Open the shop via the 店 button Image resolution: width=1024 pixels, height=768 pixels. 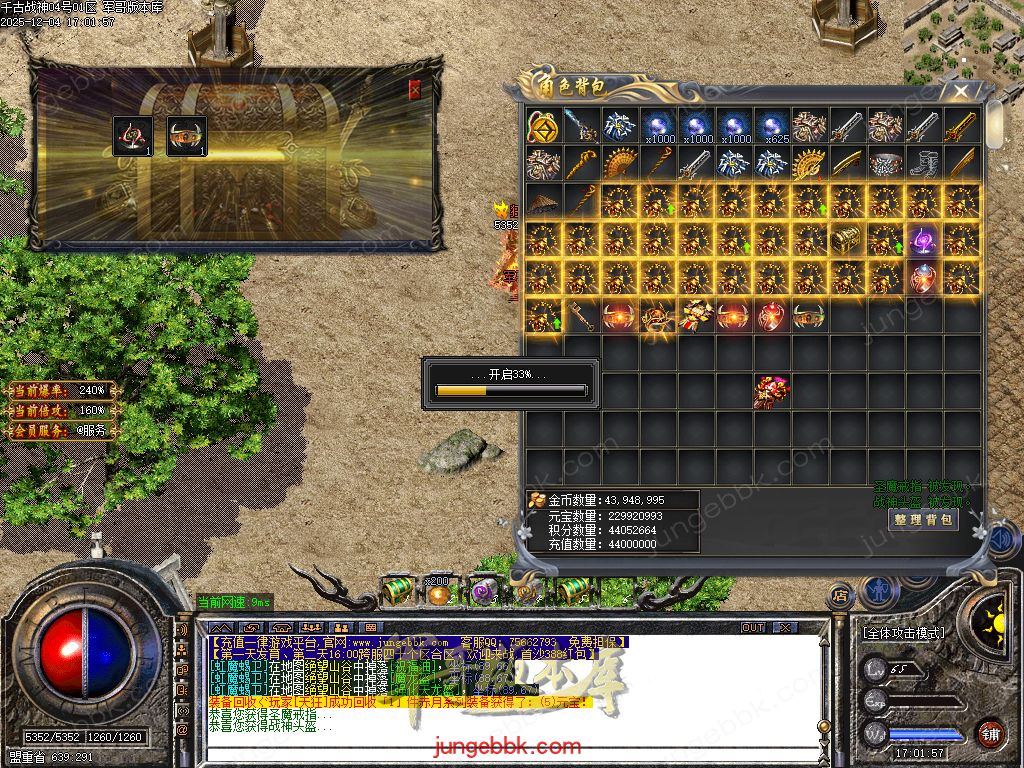(x=840, y=597)
